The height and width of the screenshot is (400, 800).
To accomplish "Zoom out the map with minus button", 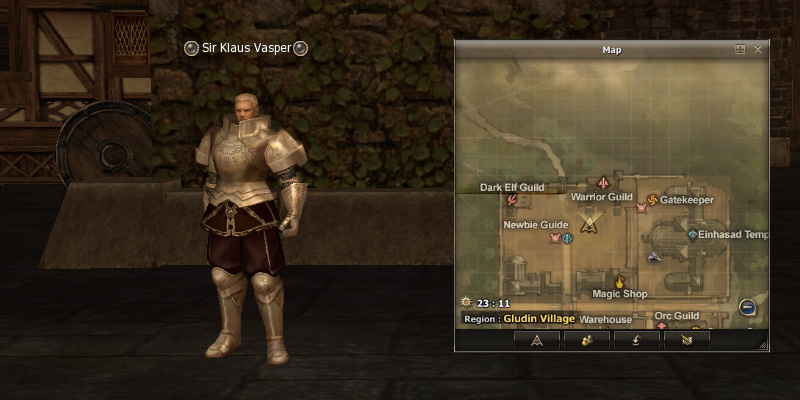I will [747, 307].
